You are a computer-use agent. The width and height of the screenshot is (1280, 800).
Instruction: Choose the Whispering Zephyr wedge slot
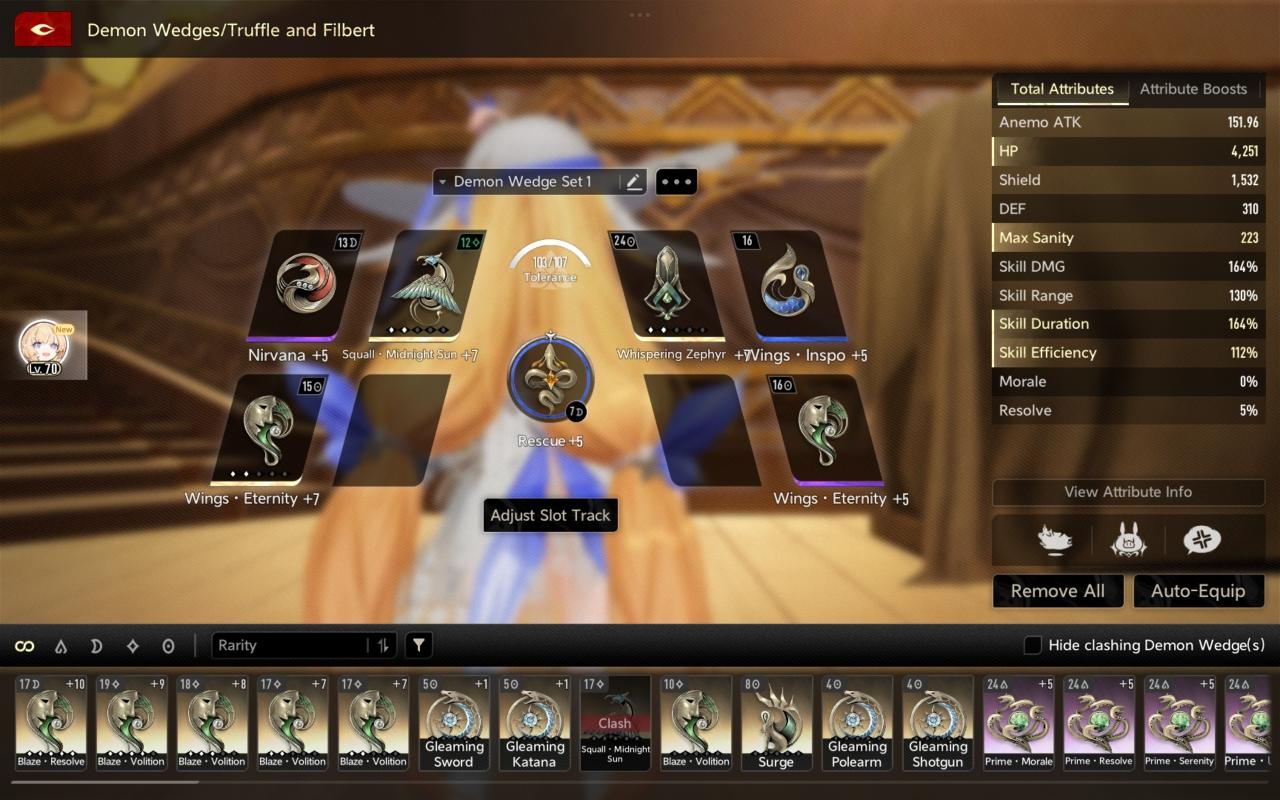point(665,285)
